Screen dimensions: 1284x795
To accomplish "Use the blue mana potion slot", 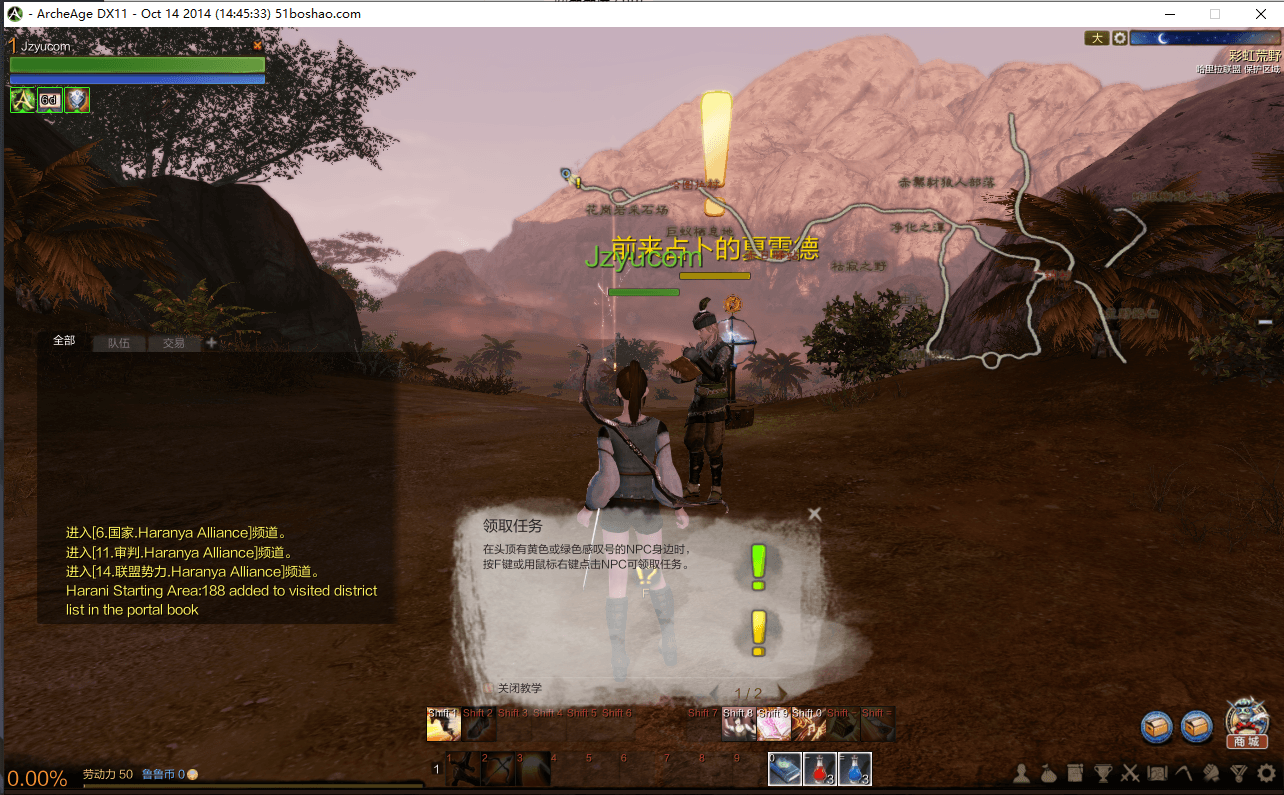I will coord(854,769).
